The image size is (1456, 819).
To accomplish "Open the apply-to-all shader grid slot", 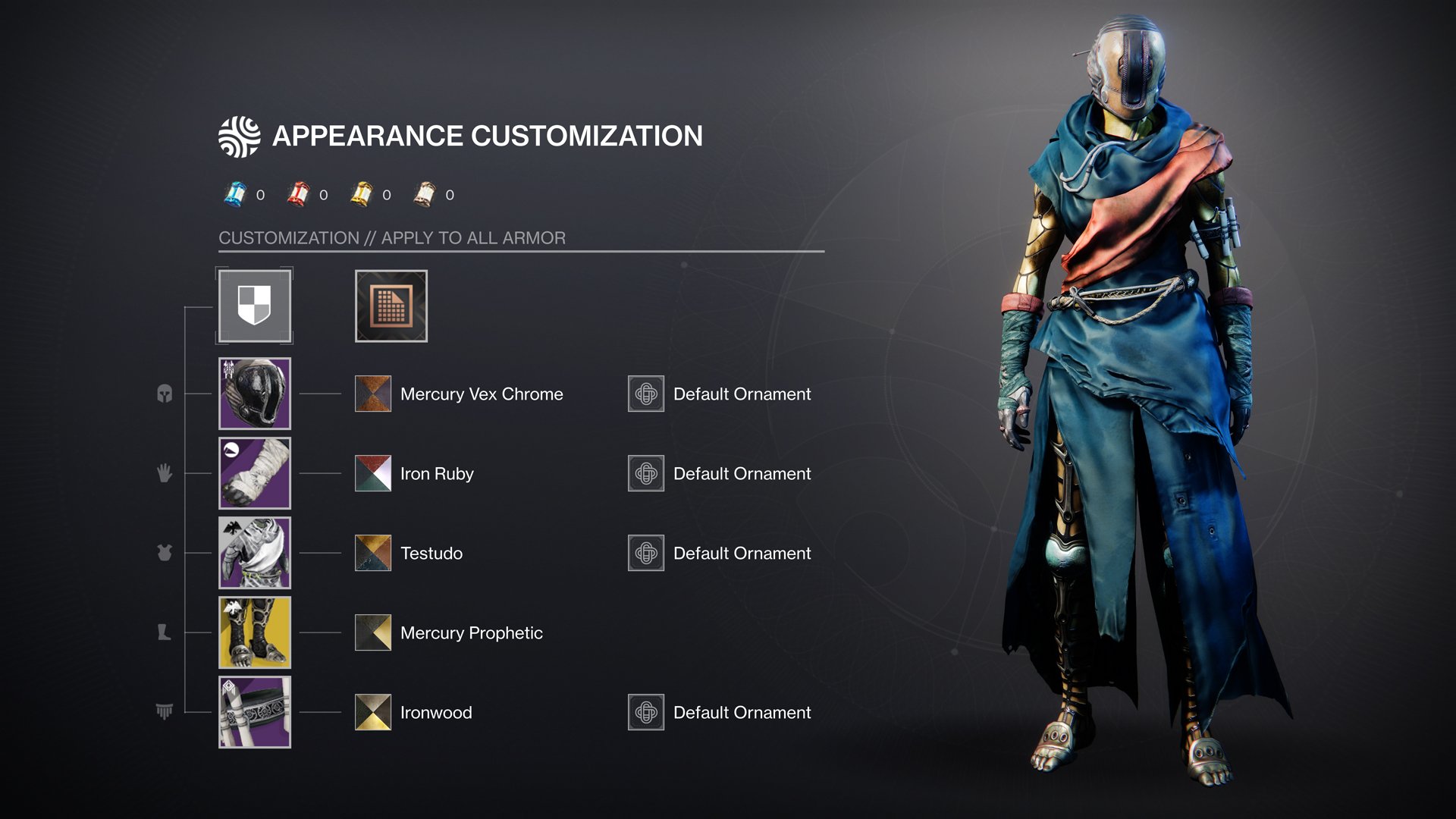I will click(x=391, y=306).
